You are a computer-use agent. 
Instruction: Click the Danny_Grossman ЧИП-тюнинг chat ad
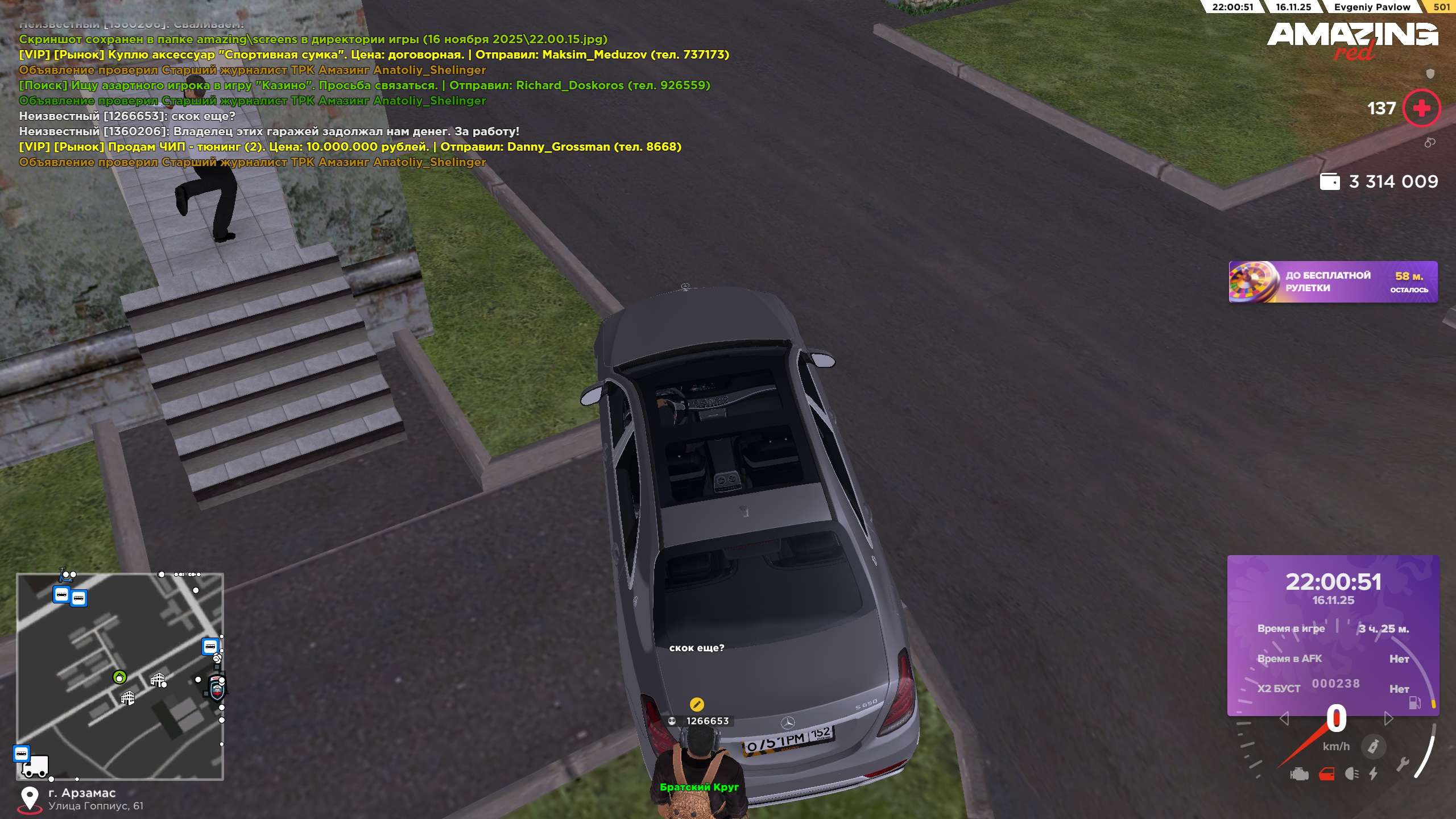point(350,147)
